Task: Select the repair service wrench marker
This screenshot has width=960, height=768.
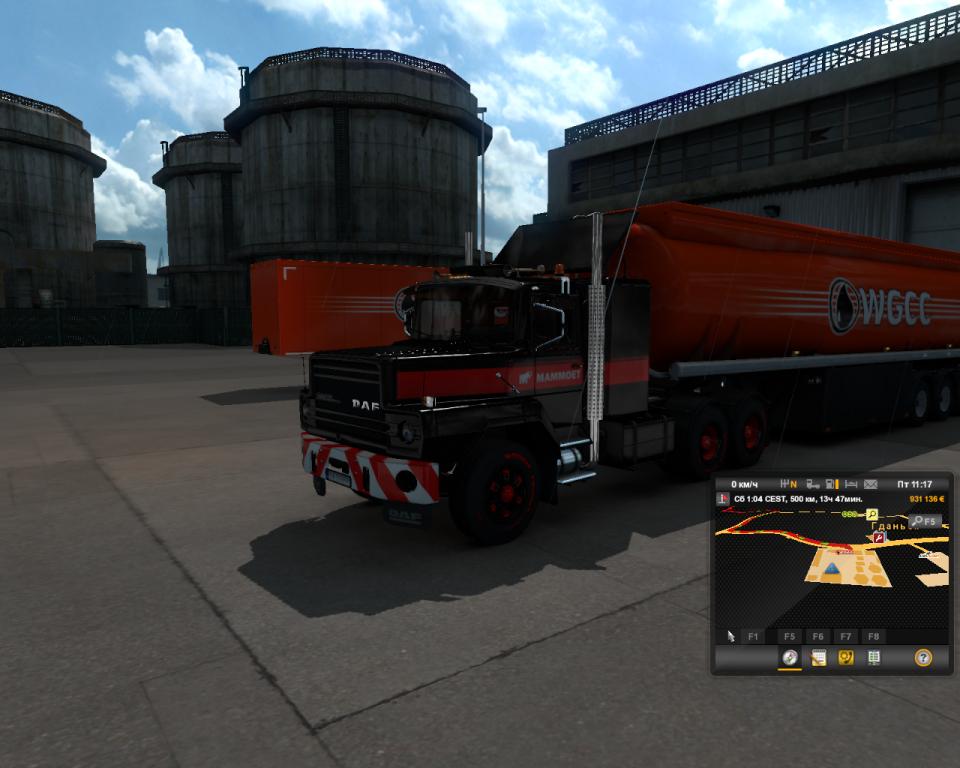Action: click(879, 537)
